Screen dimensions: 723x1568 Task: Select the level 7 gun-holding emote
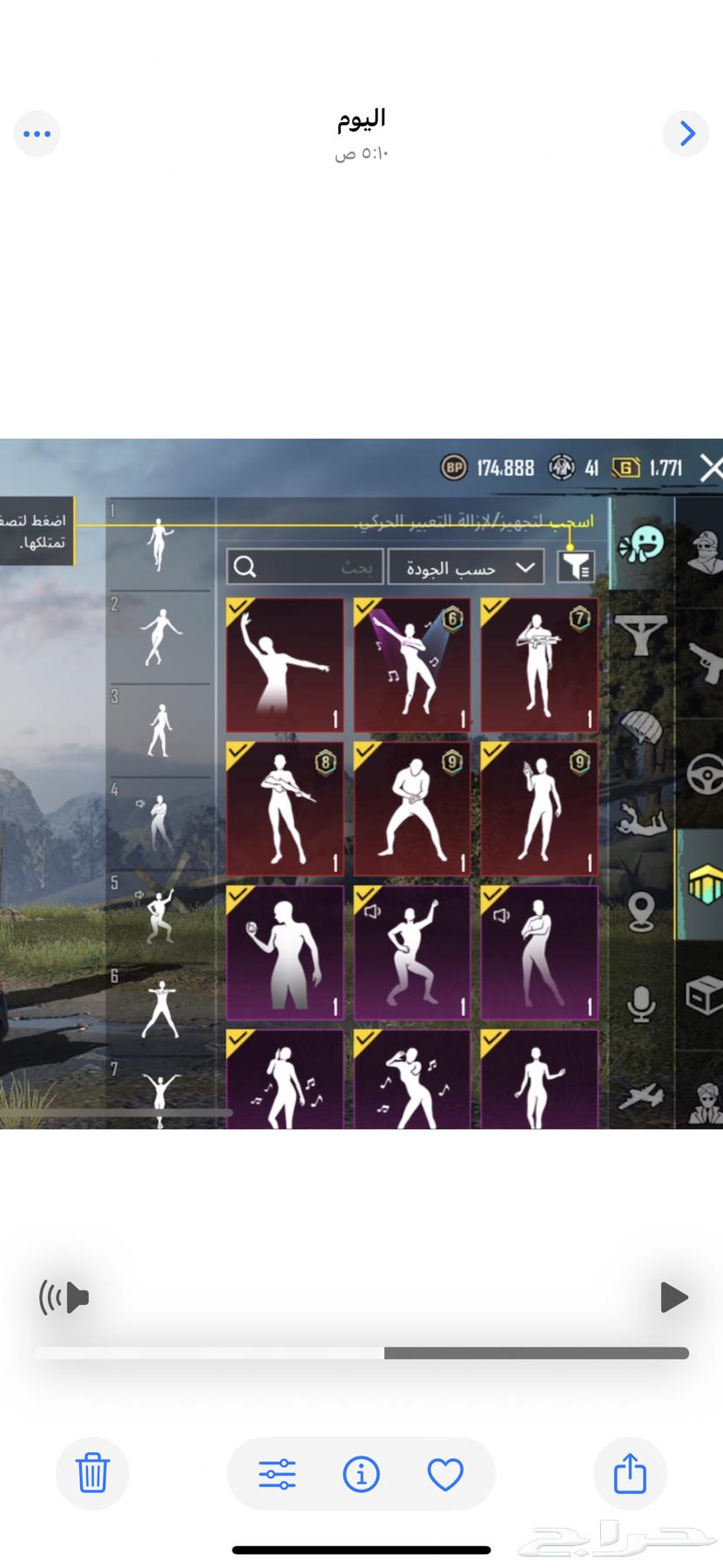coord(539,665)
